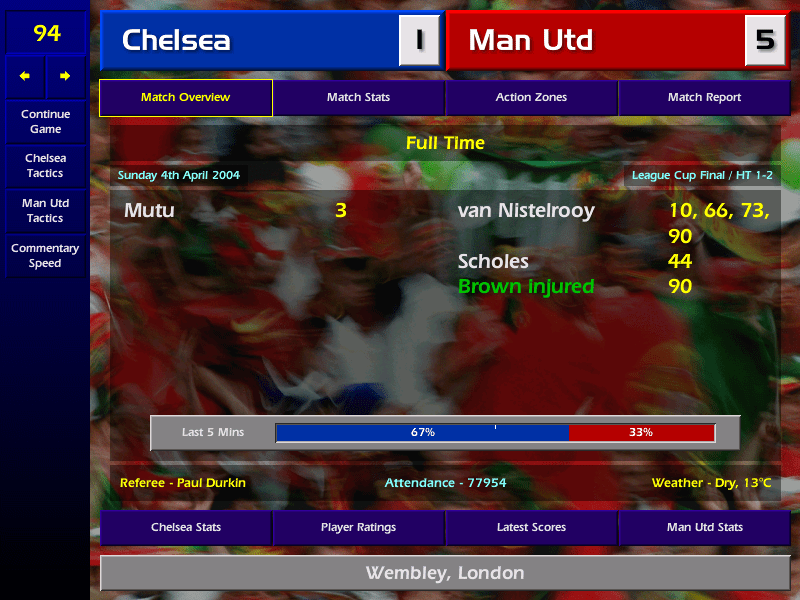Click the left arrow navigation button
Image resolution: width=800 pixels, height=600 pixels.
pos(25,76)
